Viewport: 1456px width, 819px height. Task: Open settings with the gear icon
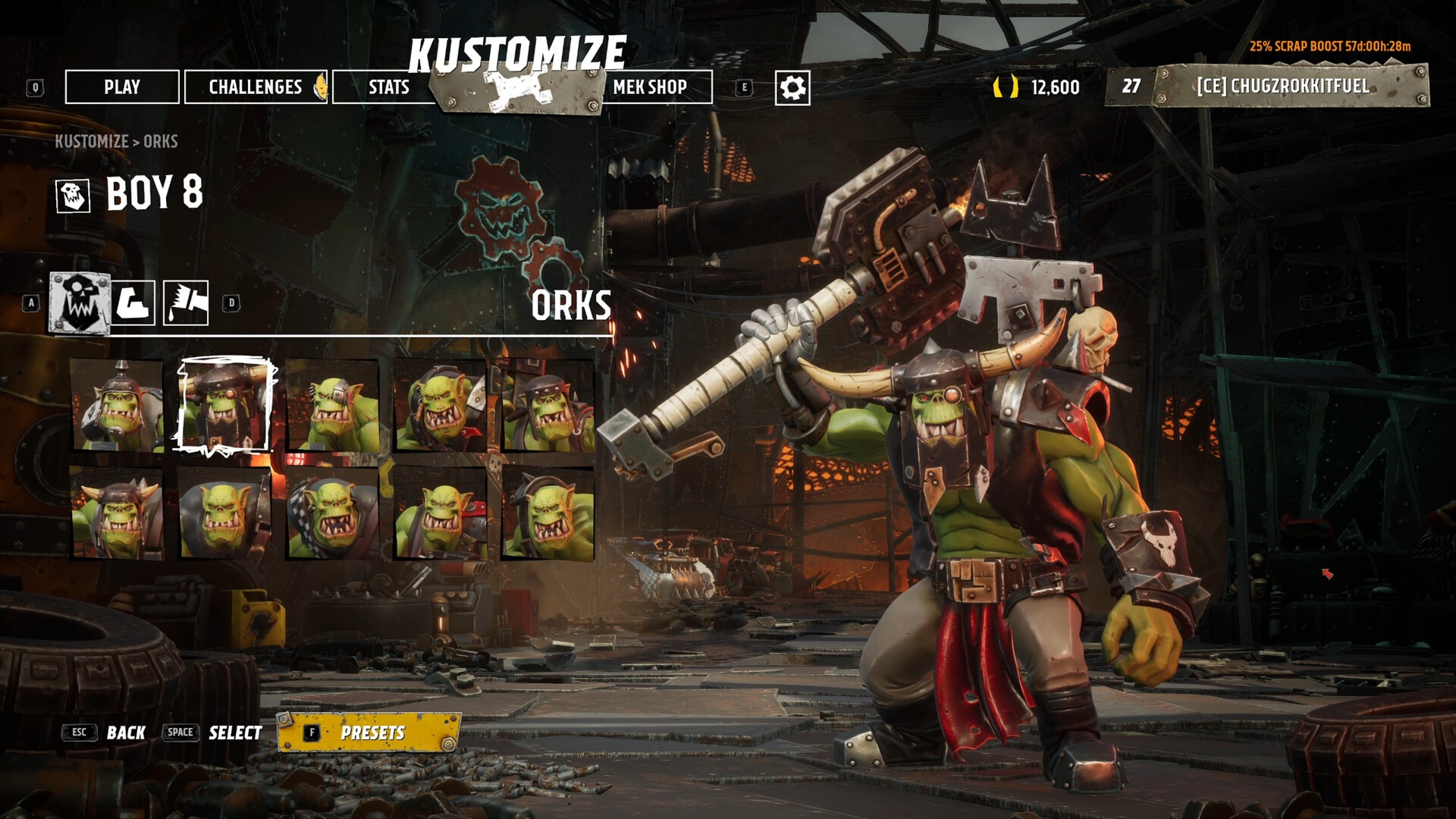point(792,88)
